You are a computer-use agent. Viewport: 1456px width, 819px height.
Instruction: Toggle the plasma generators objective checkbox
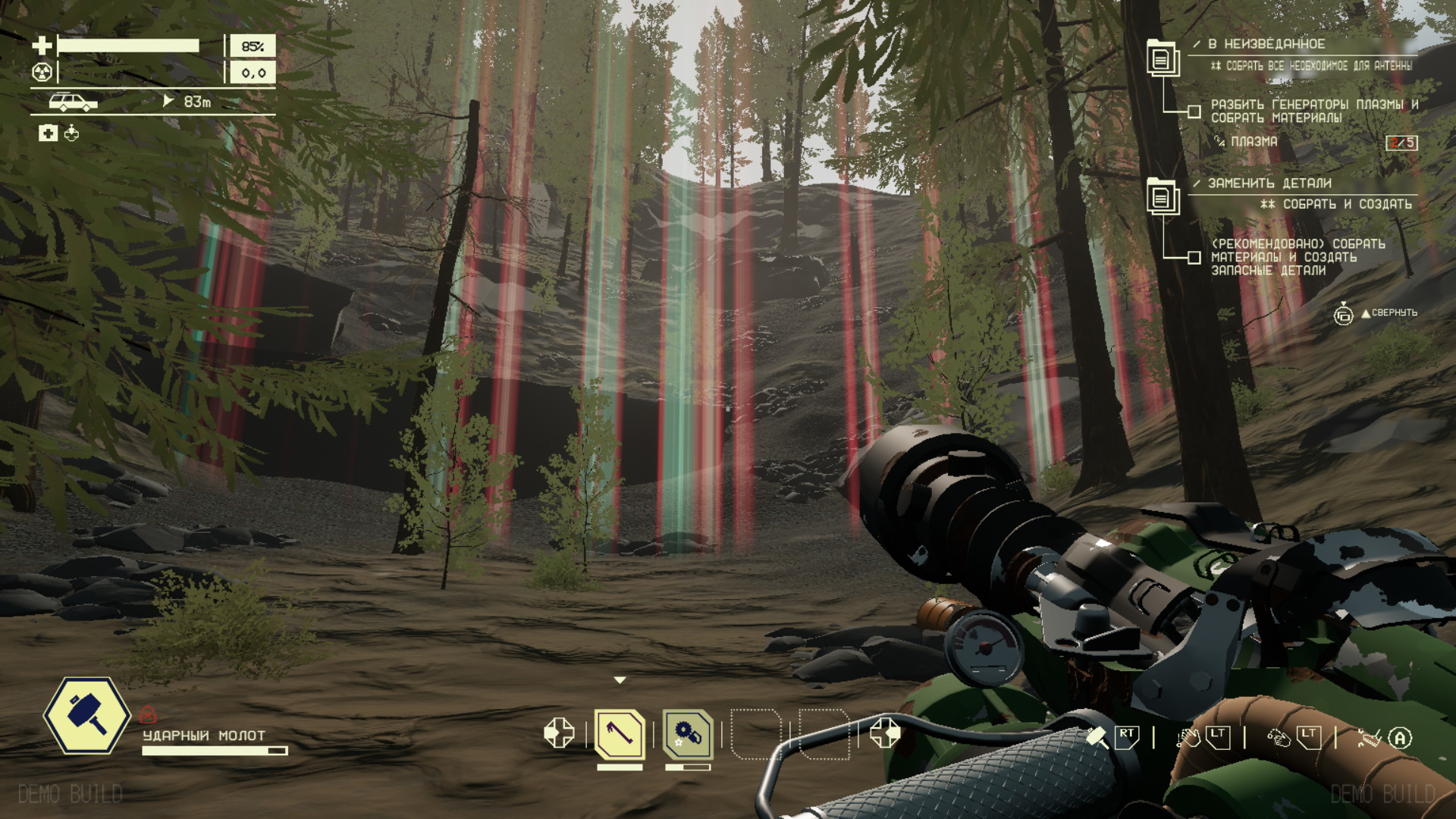coord(1194,112)
